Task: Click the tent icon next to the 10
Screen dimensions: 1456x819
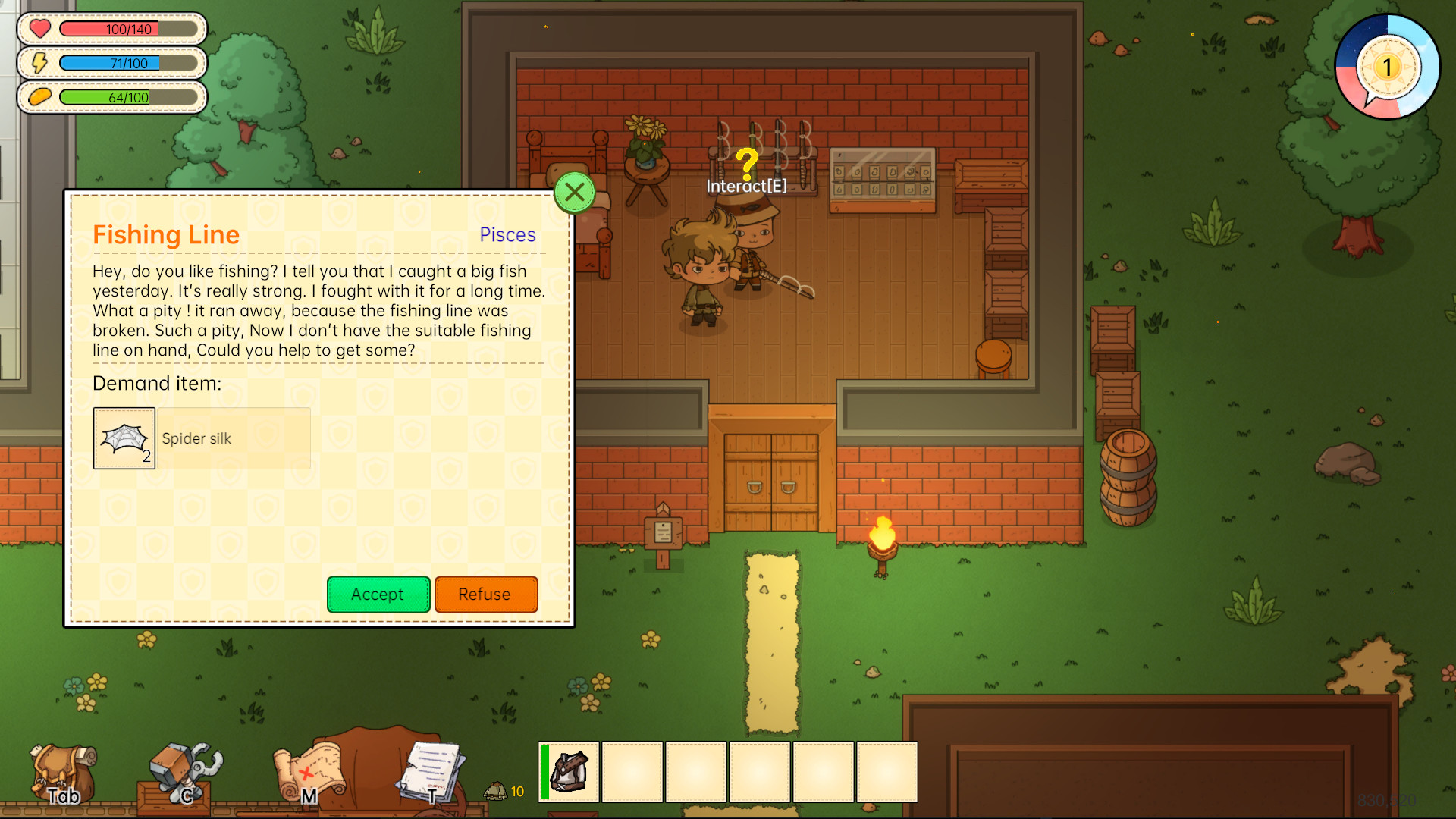Action: (494, 791)
